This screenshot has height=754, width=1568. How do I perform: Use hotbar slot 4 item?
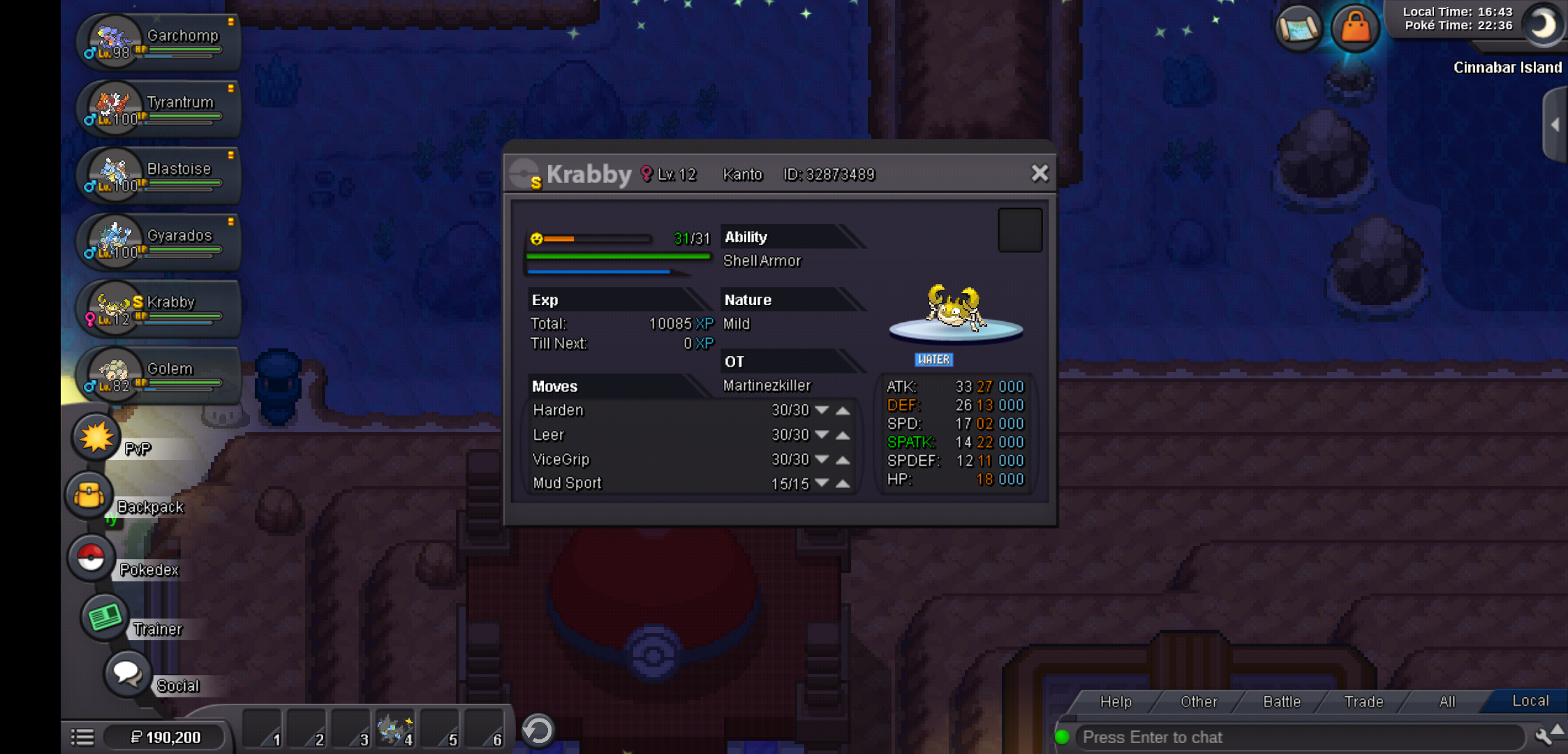click(394, 730)
